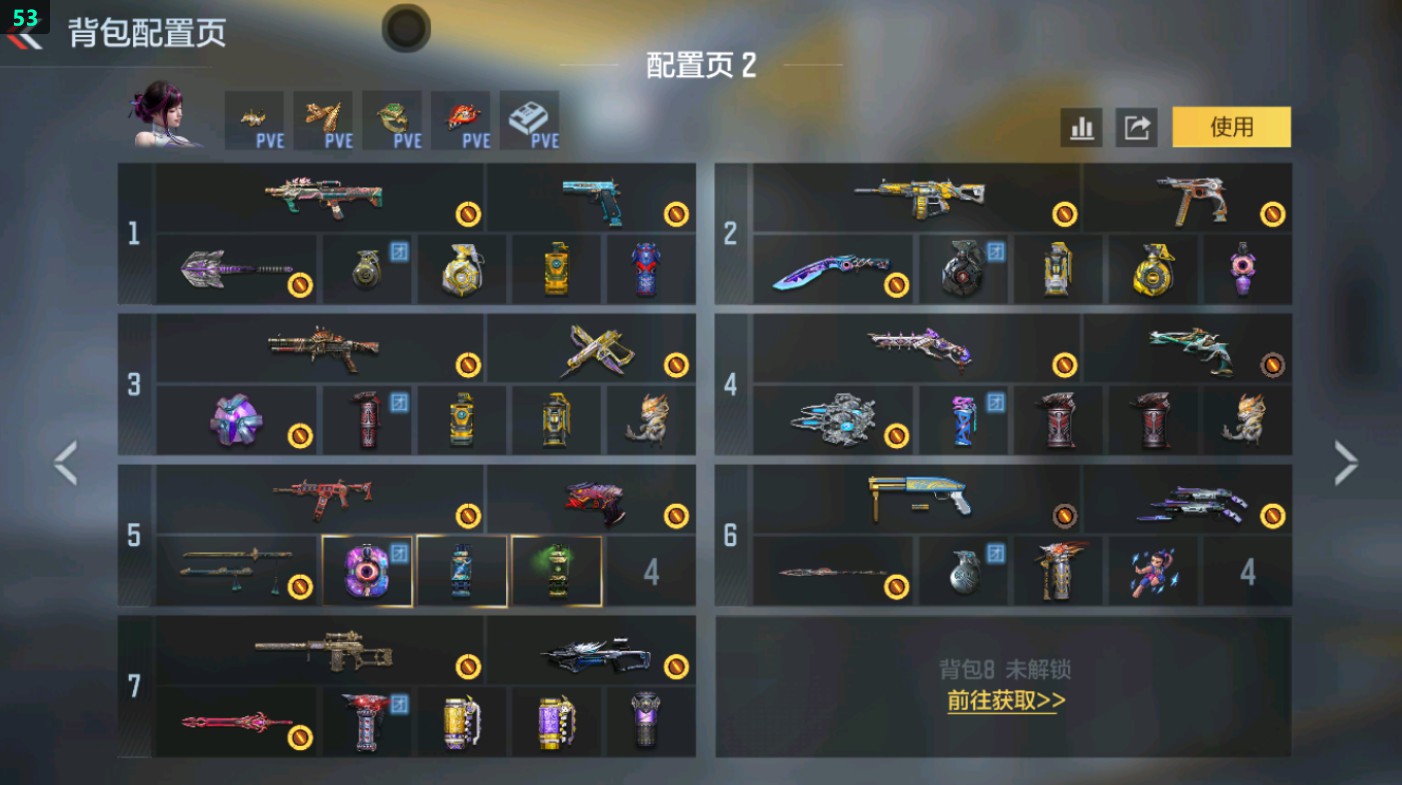
Task: Select the green grenade thumbnail in backpack 5
Action: 557,571
